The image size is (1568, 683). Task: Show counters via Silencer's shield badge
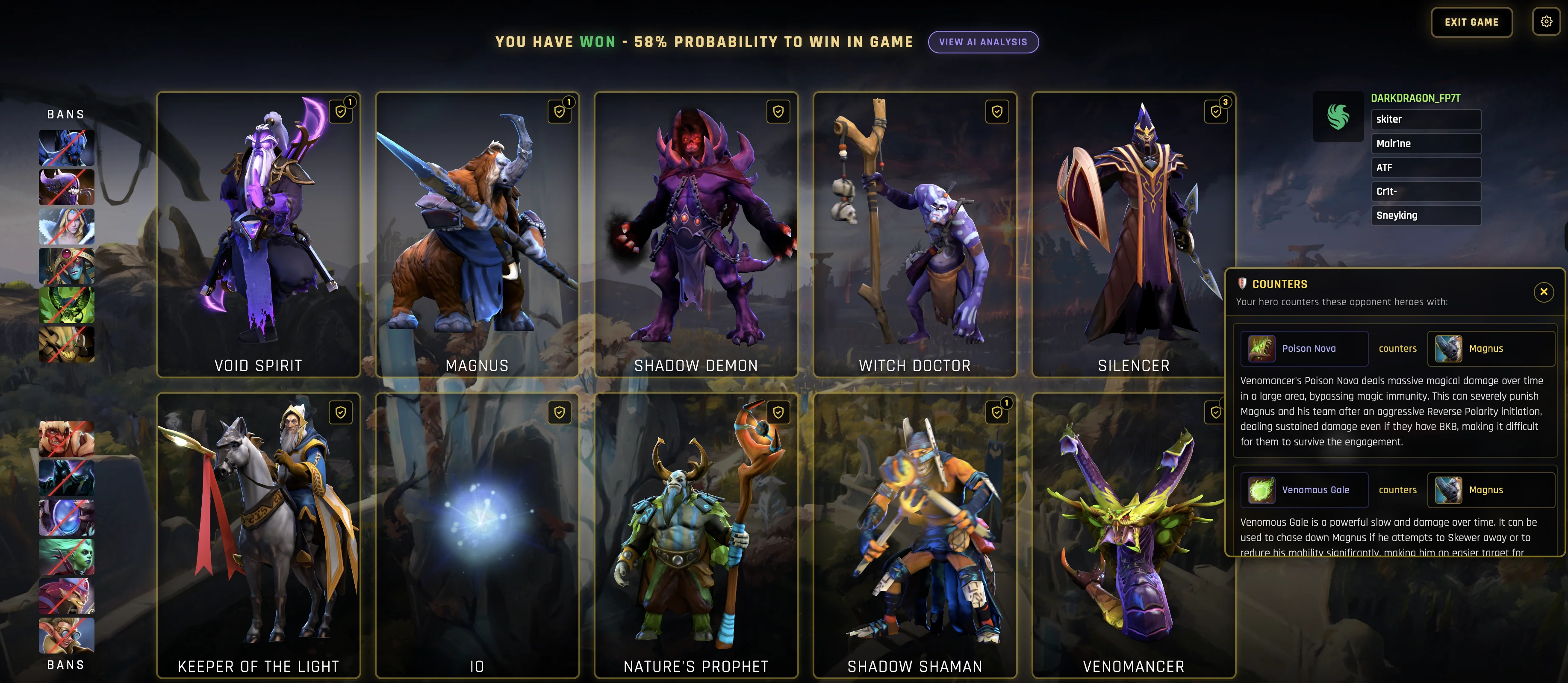pyautogui.click(x=1216, y=112)
